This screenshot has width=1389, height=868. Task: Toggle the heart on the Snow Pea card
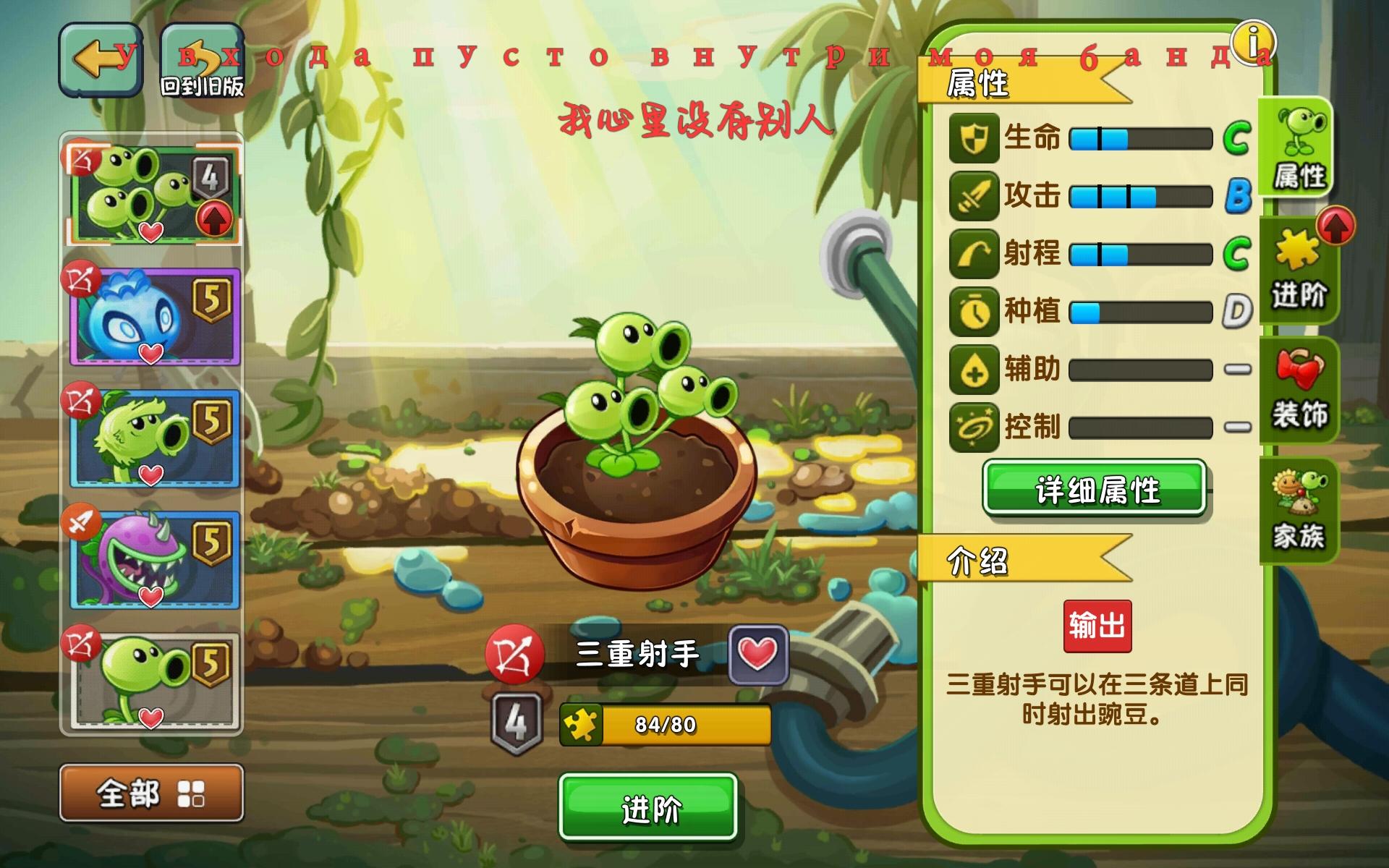[x=150, y=352]
